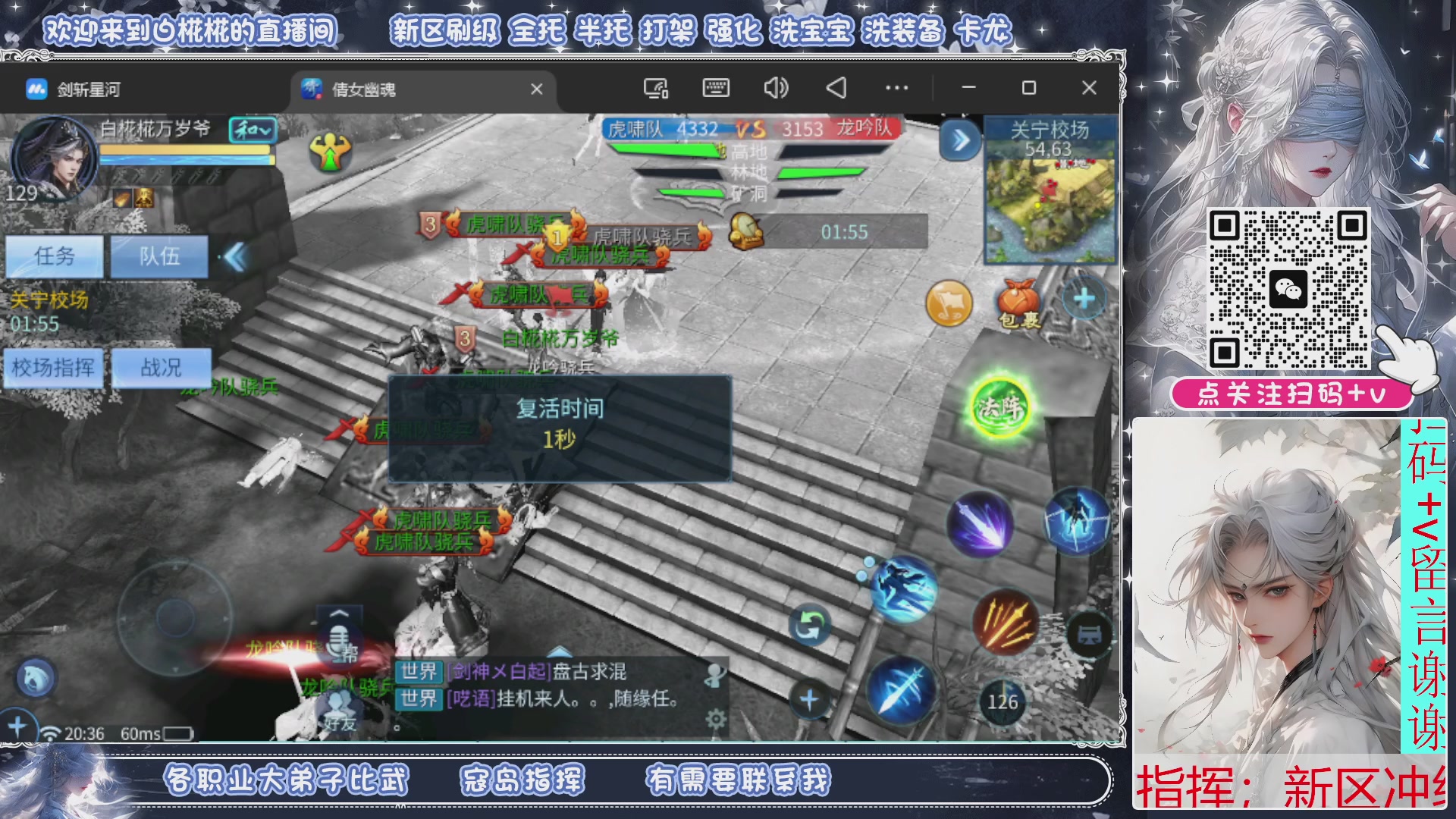Image resolution: width=1456 pixels, height=819 pixels.
Task: Select the blue dash character skill
Action: pyautogui.click(x=1076, y=520)
